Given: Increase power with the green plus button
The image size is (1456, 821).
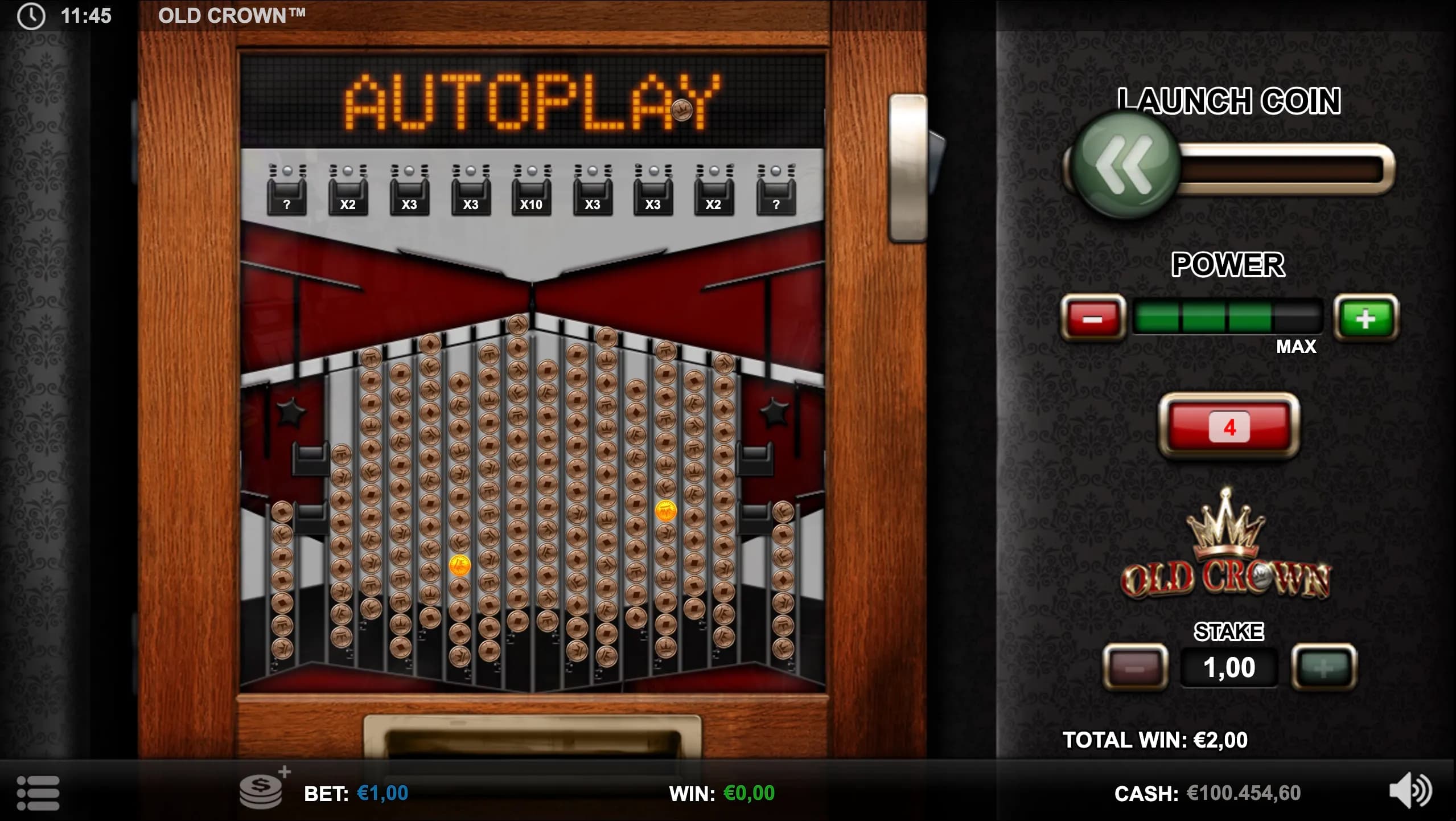Looking at the screenshot, I should pos(1365,318).
